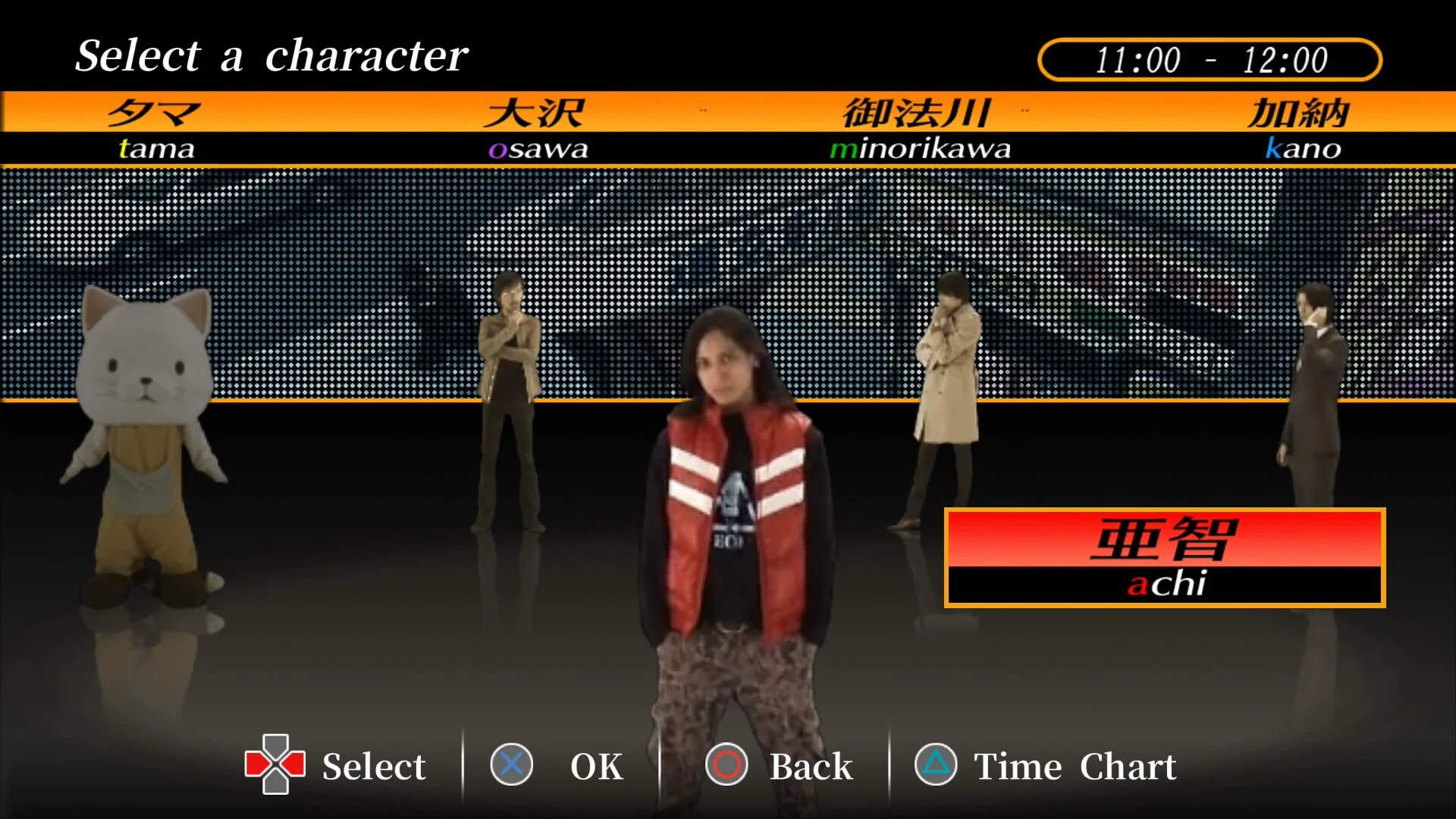Expand the 11:00 - 12:00 time display
This screenshot has height=819, width=1456.
click(1210, 58)
